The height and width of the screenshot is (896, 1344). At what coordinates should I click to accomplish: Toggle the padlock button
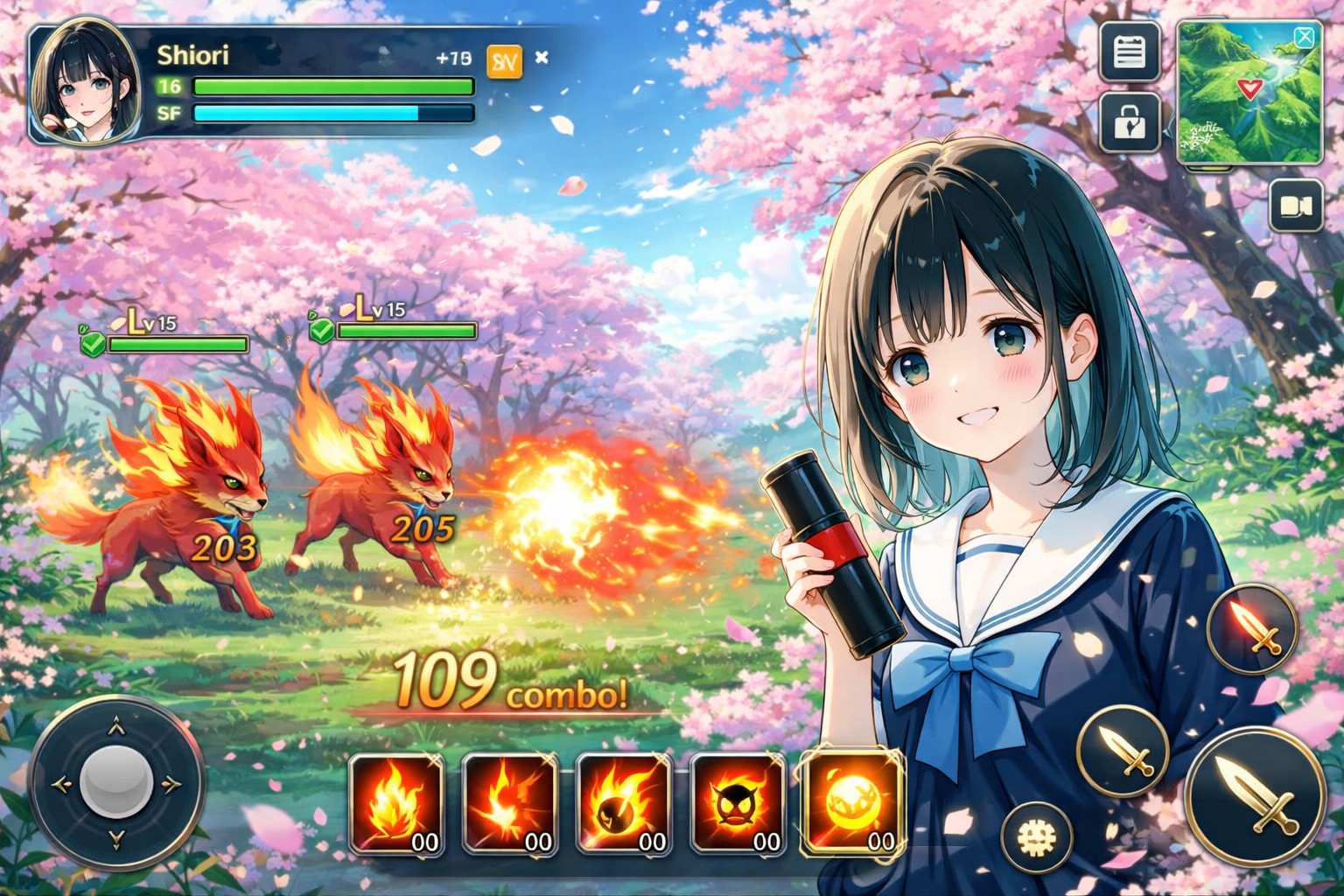click(1130, 123)
